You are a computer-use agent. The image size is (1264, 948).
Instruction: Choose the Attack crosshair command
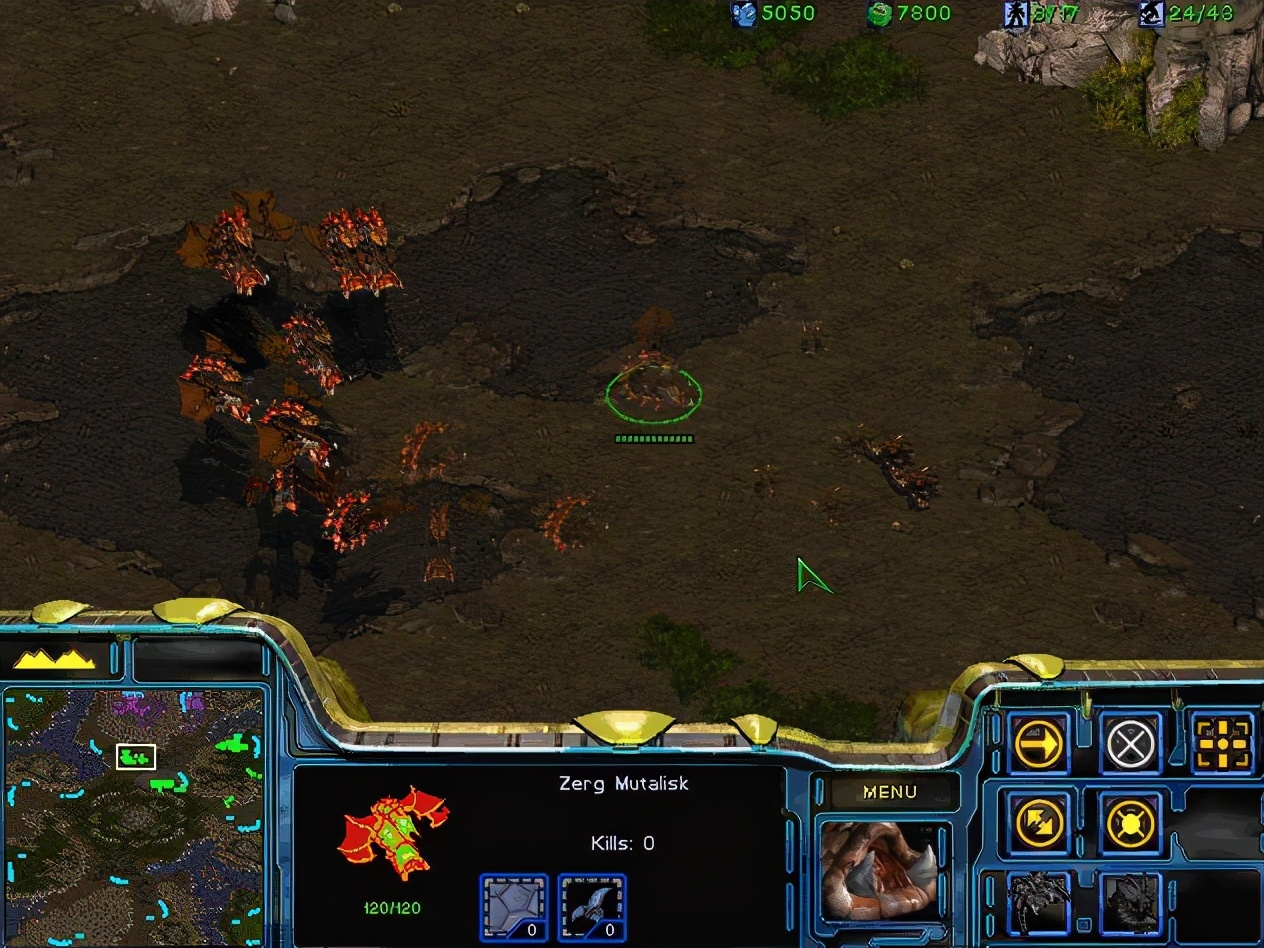click(x=1223, y=743)
